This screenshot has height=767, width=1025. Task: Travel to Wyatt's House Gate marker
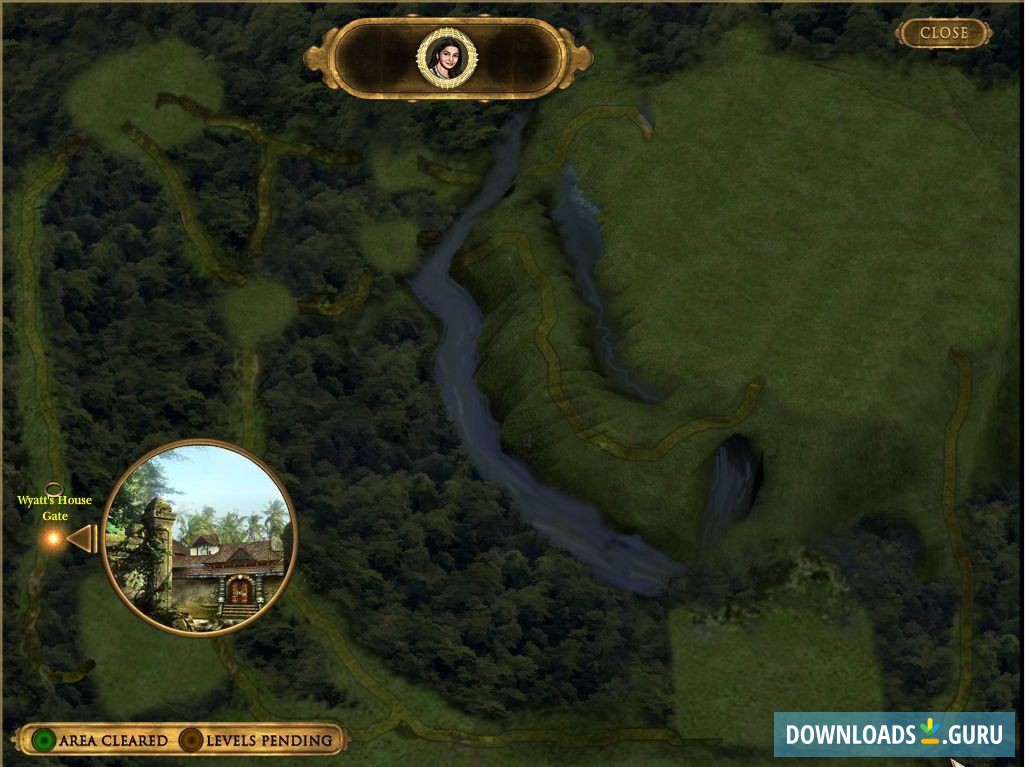(x=52, y=538)
